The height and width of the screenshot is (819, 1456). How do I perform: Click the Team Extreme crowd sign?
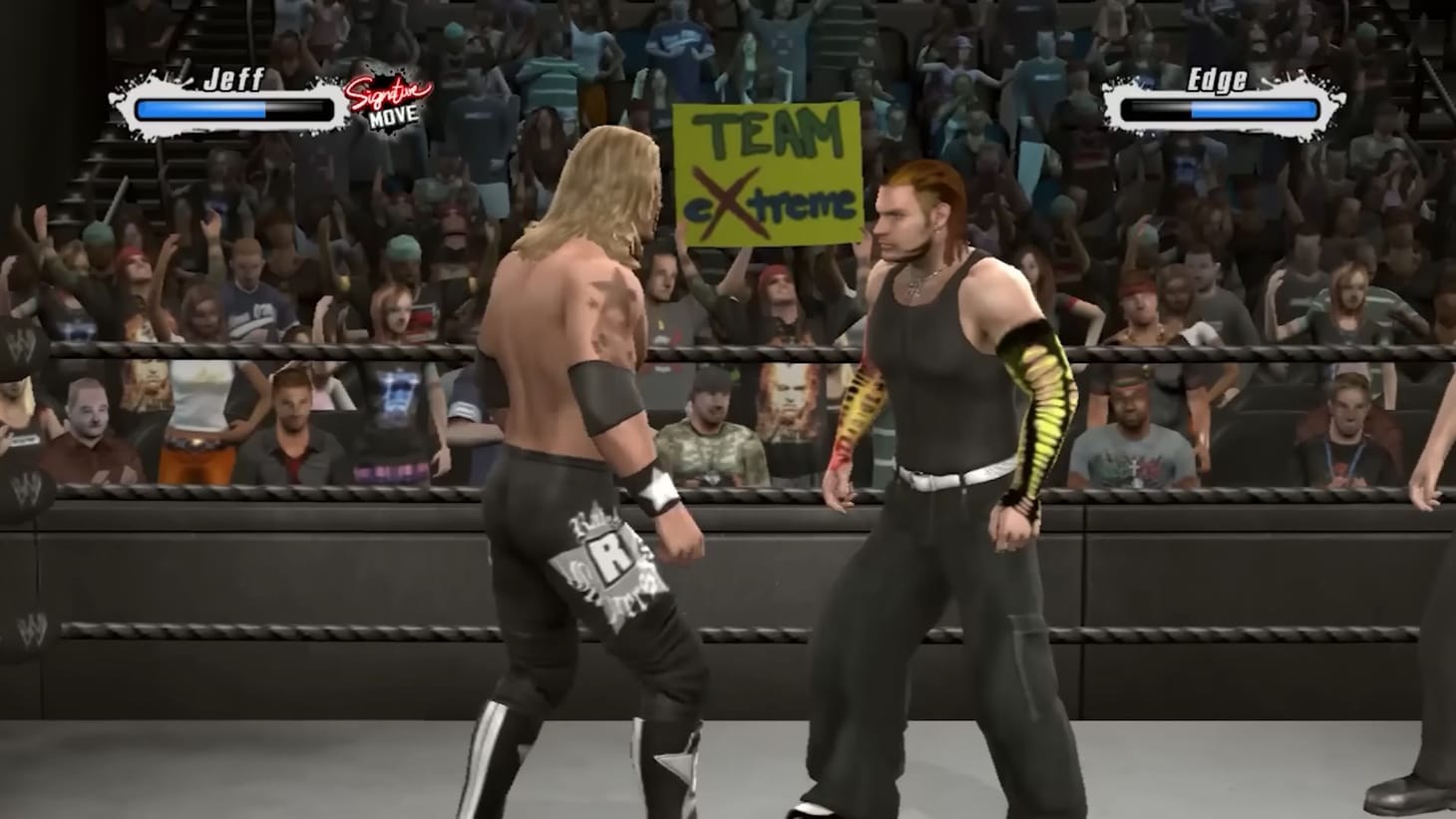click(x=766, y=172)
